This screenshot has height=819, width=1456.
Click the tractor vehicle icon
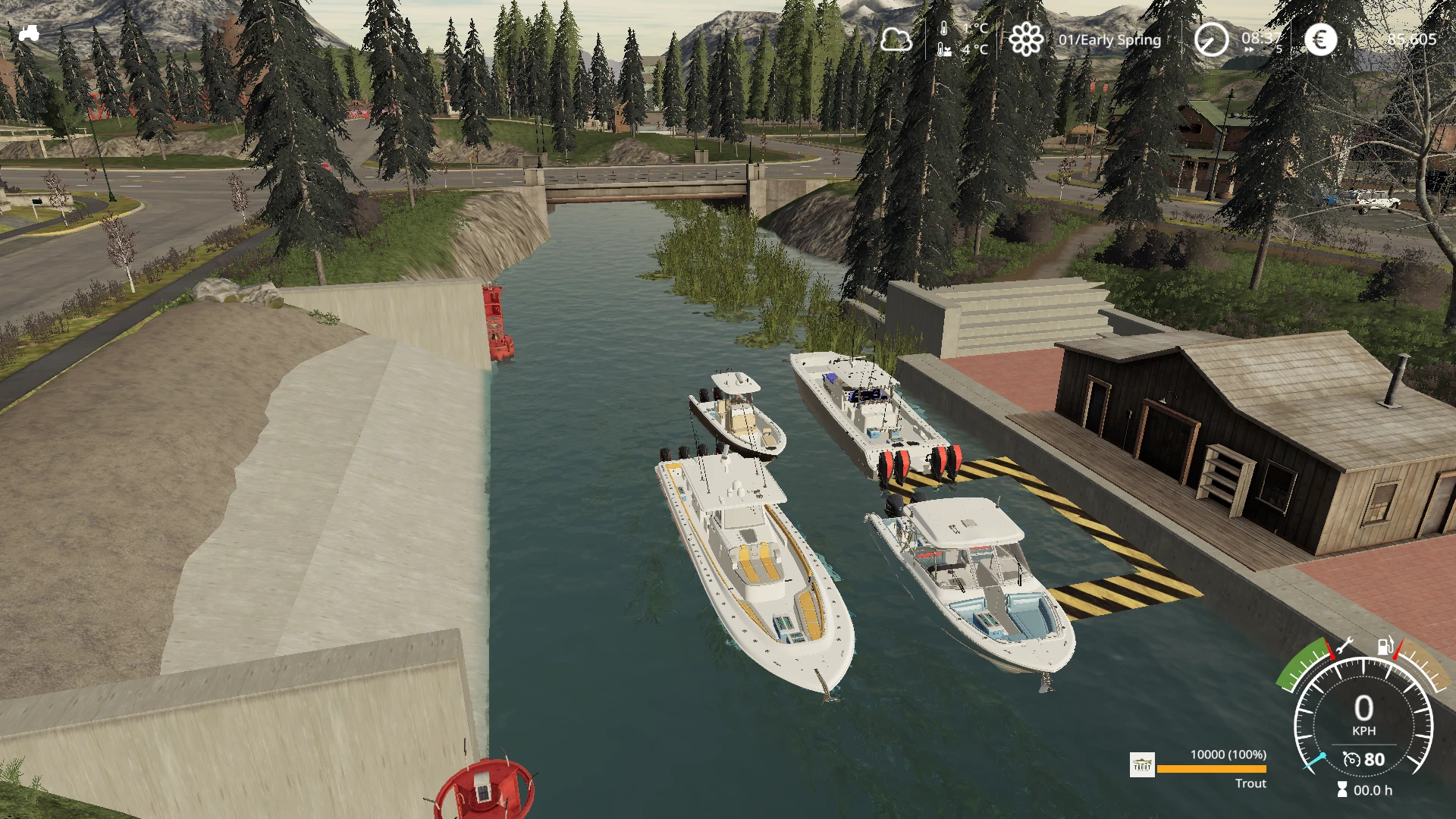pos(29,33)
